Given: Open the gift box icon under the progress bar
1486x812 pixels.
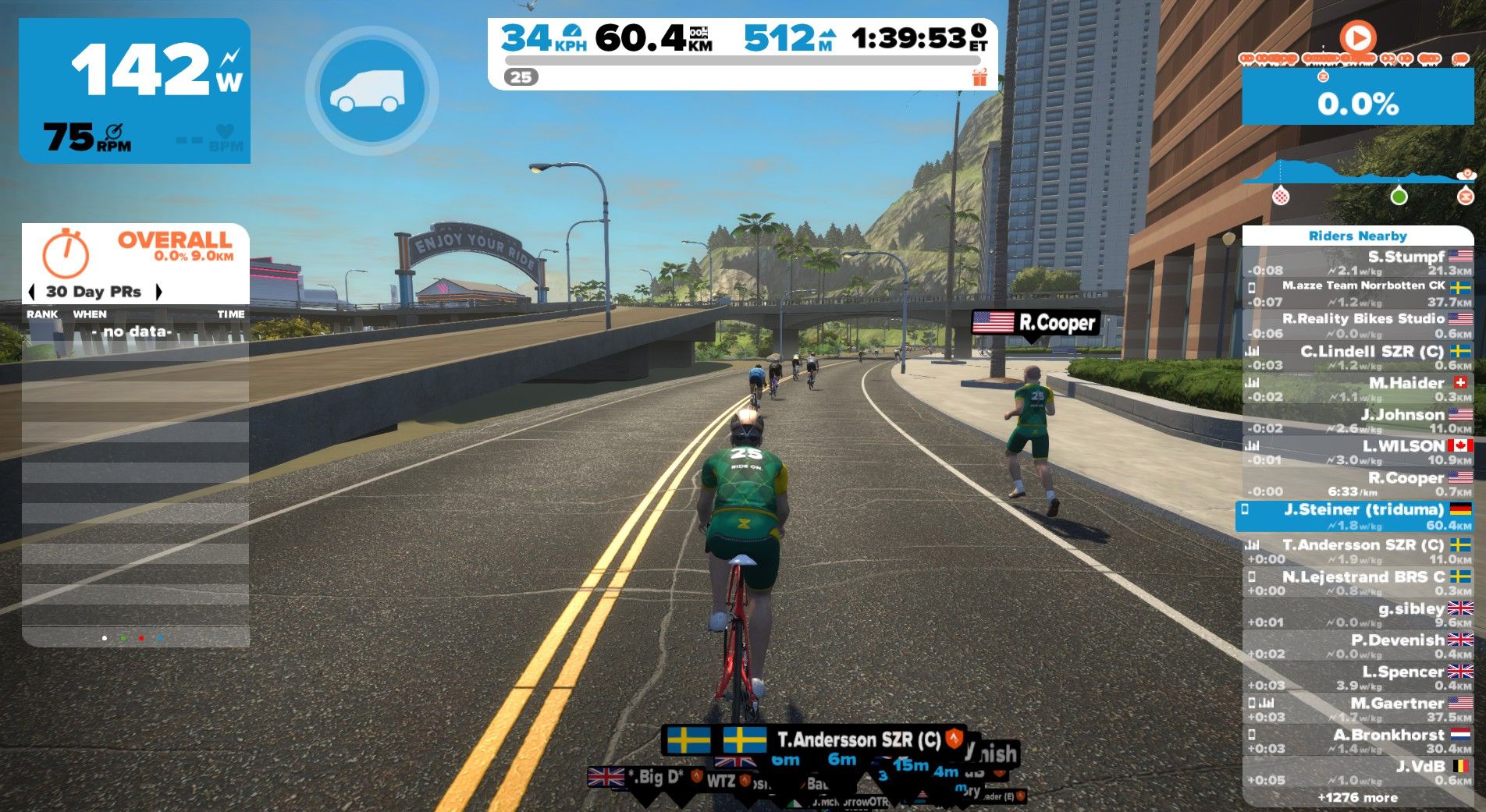Looking at the screenshot, I should coord(979,77).
